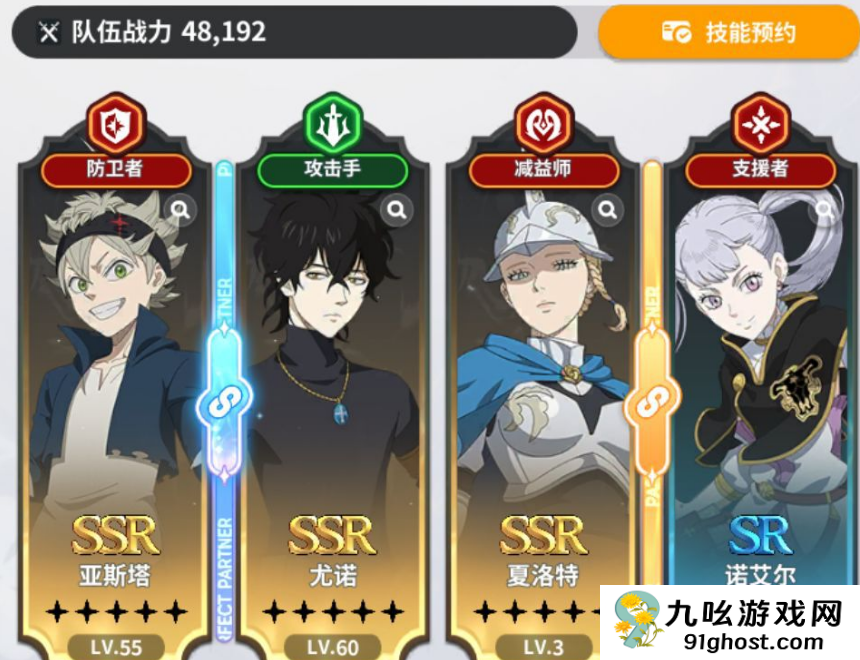Image resolution: width=860 pixels, height=660 pixels.
Task: Open the 技能预约 skill reservation button
Action: 728,33
